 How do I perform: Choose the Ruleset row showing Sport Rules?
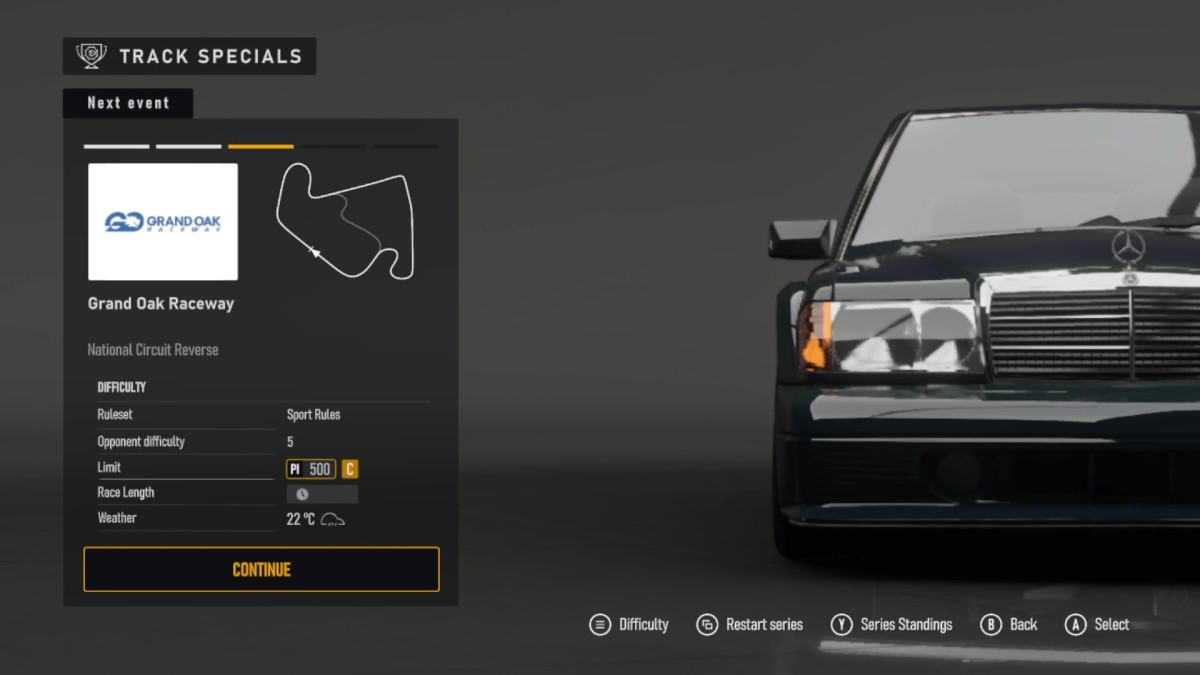tap(262, 415)
